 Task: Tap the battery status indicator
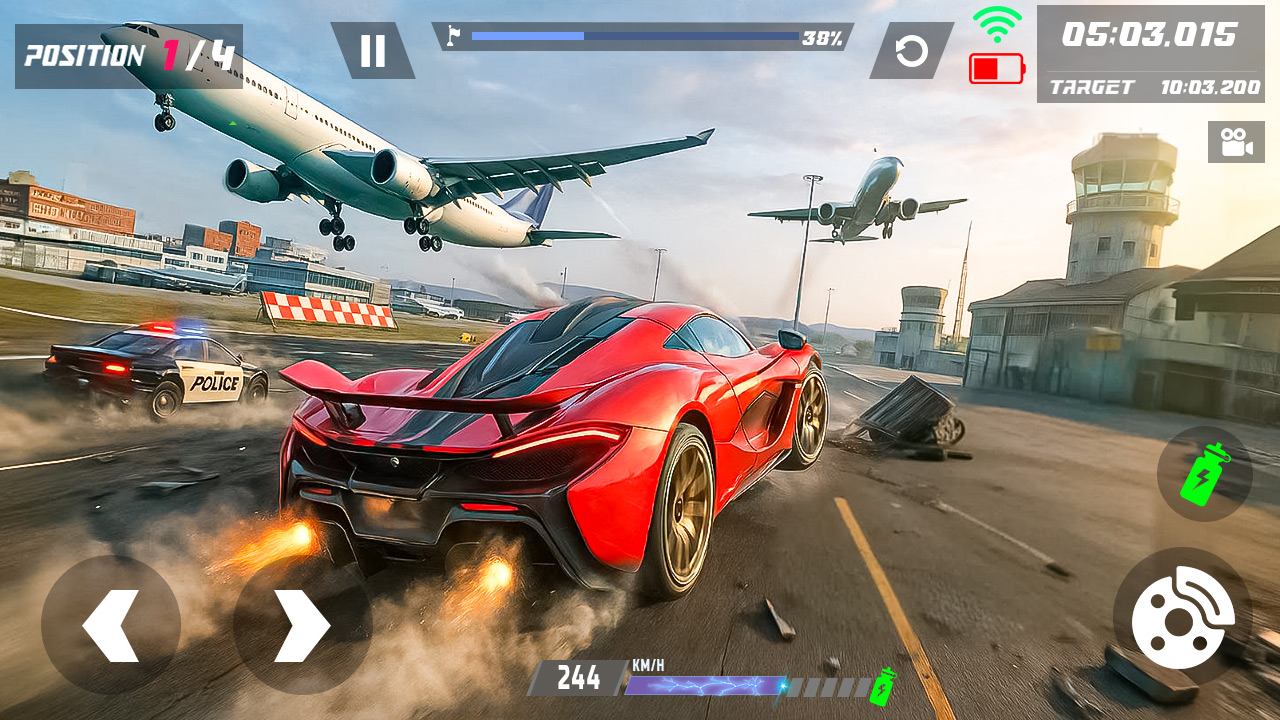994,70
